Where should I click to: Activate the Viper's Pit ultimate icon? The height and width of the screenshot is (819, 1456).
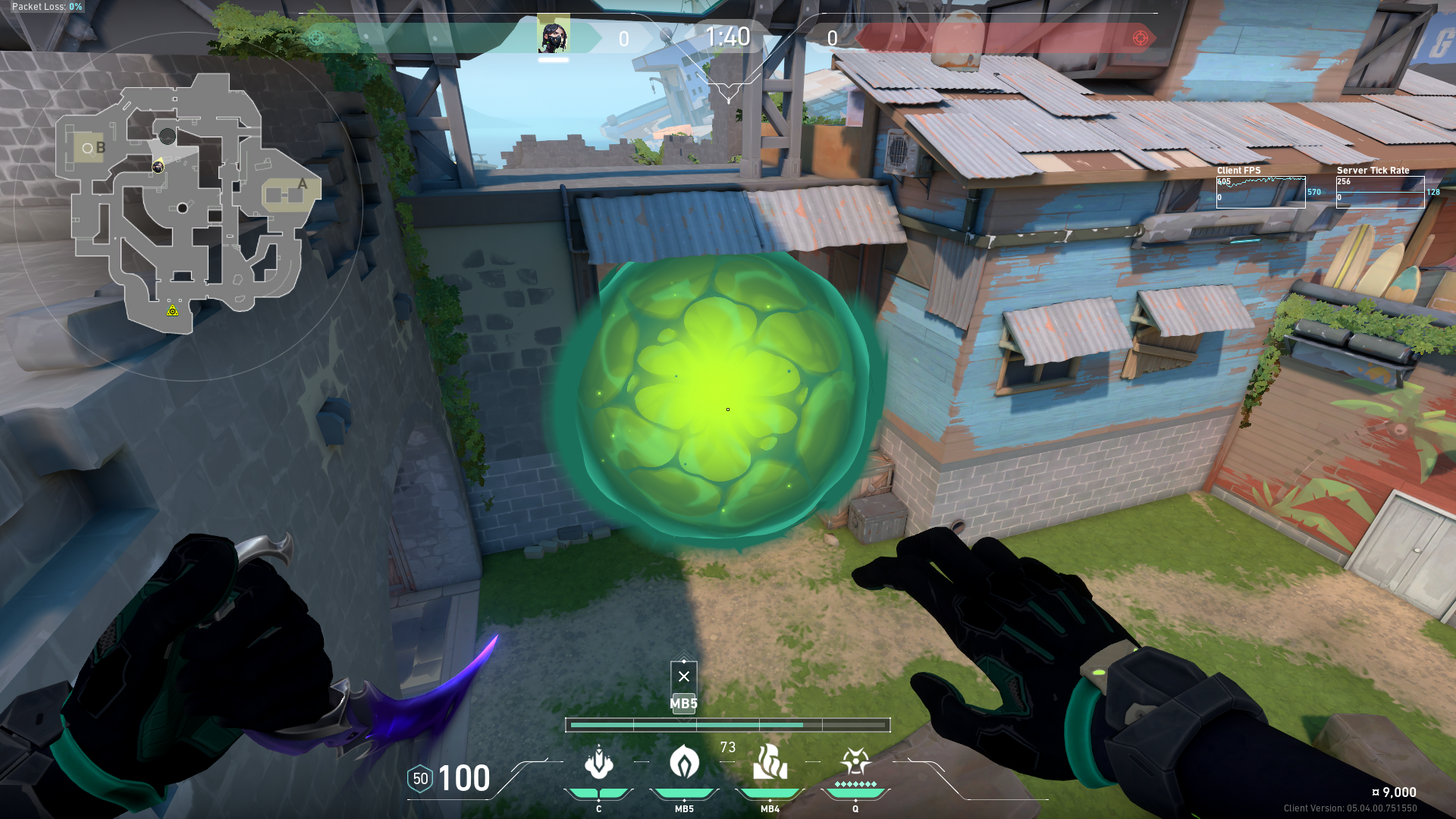pos(855,761)
